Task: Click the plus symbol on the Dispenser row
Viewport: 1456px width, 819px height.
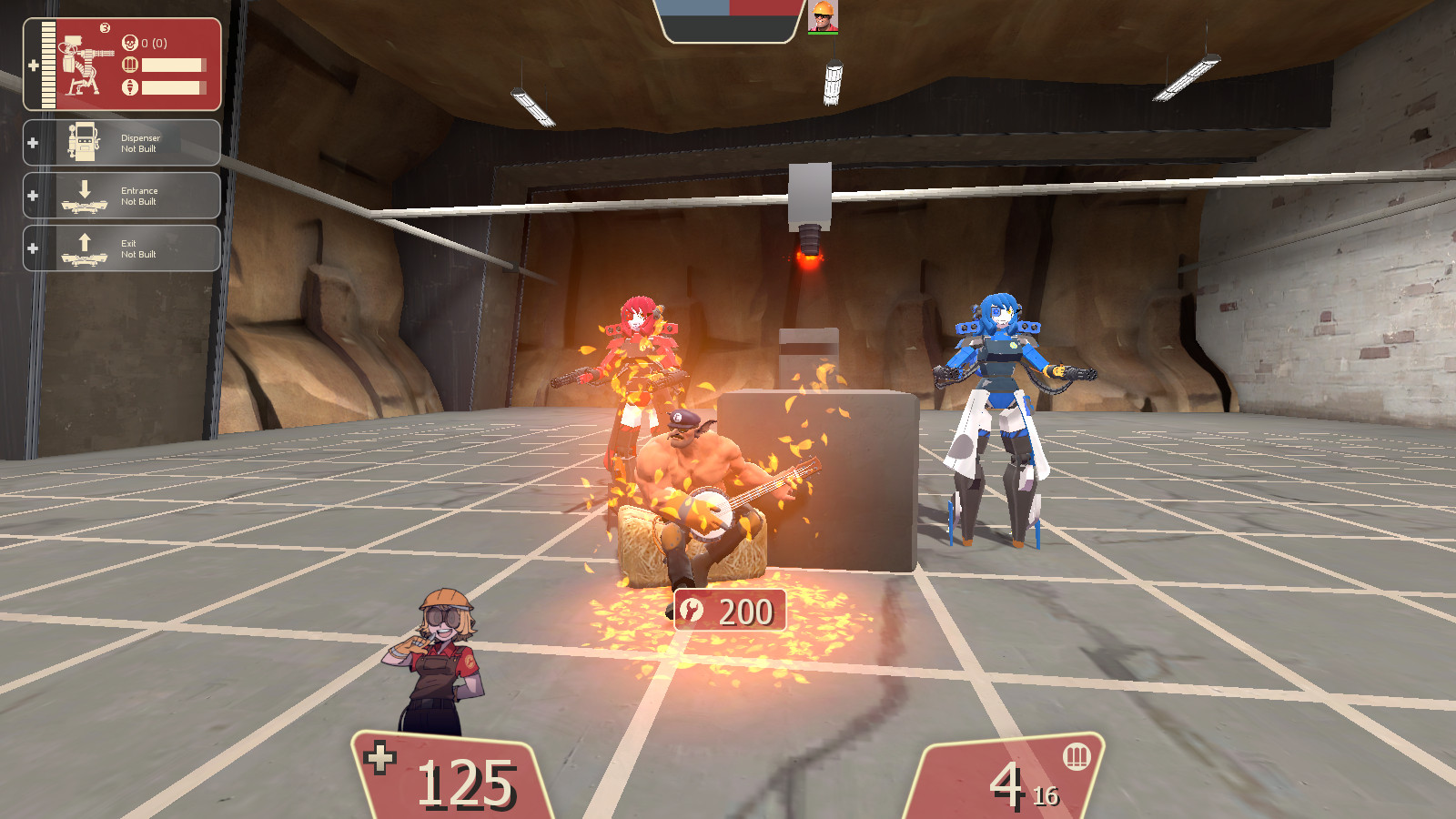Action: tap(34, 142)
